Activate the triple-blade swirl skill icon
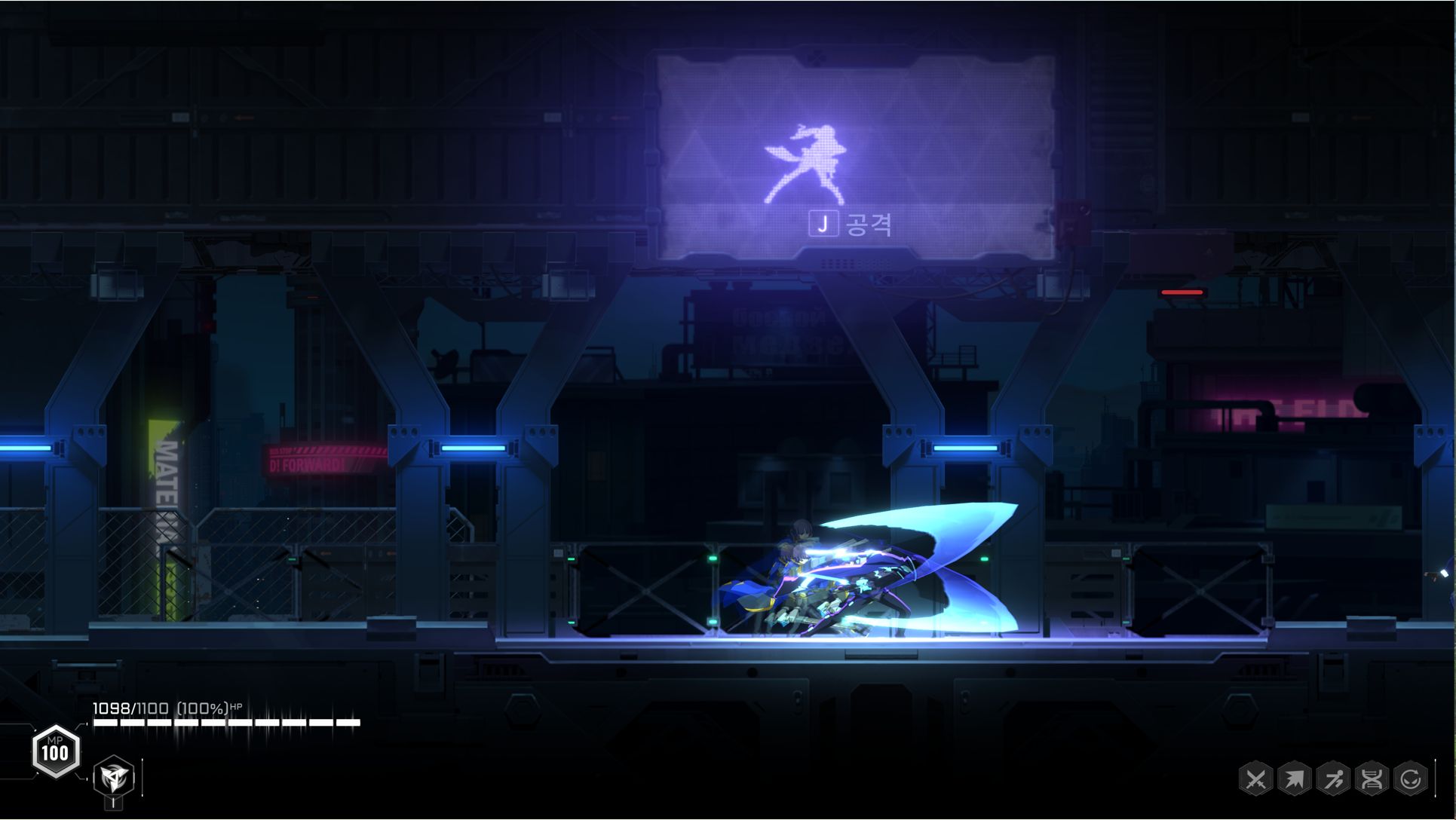This screenshot has width=1456, height=820. pyautogui.click(x=114, y=777)
